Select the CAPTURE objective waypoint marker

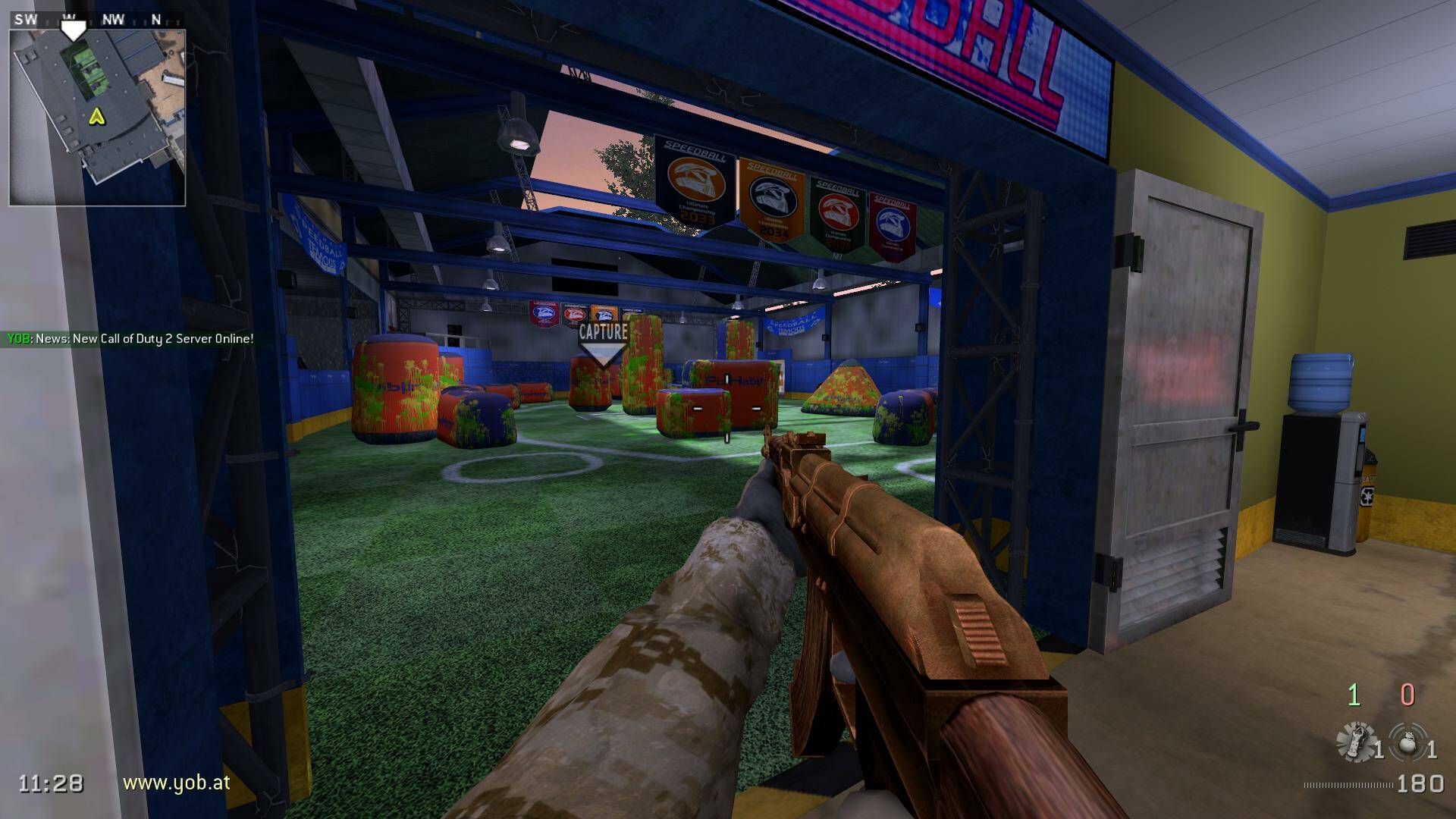click(603, 343)
